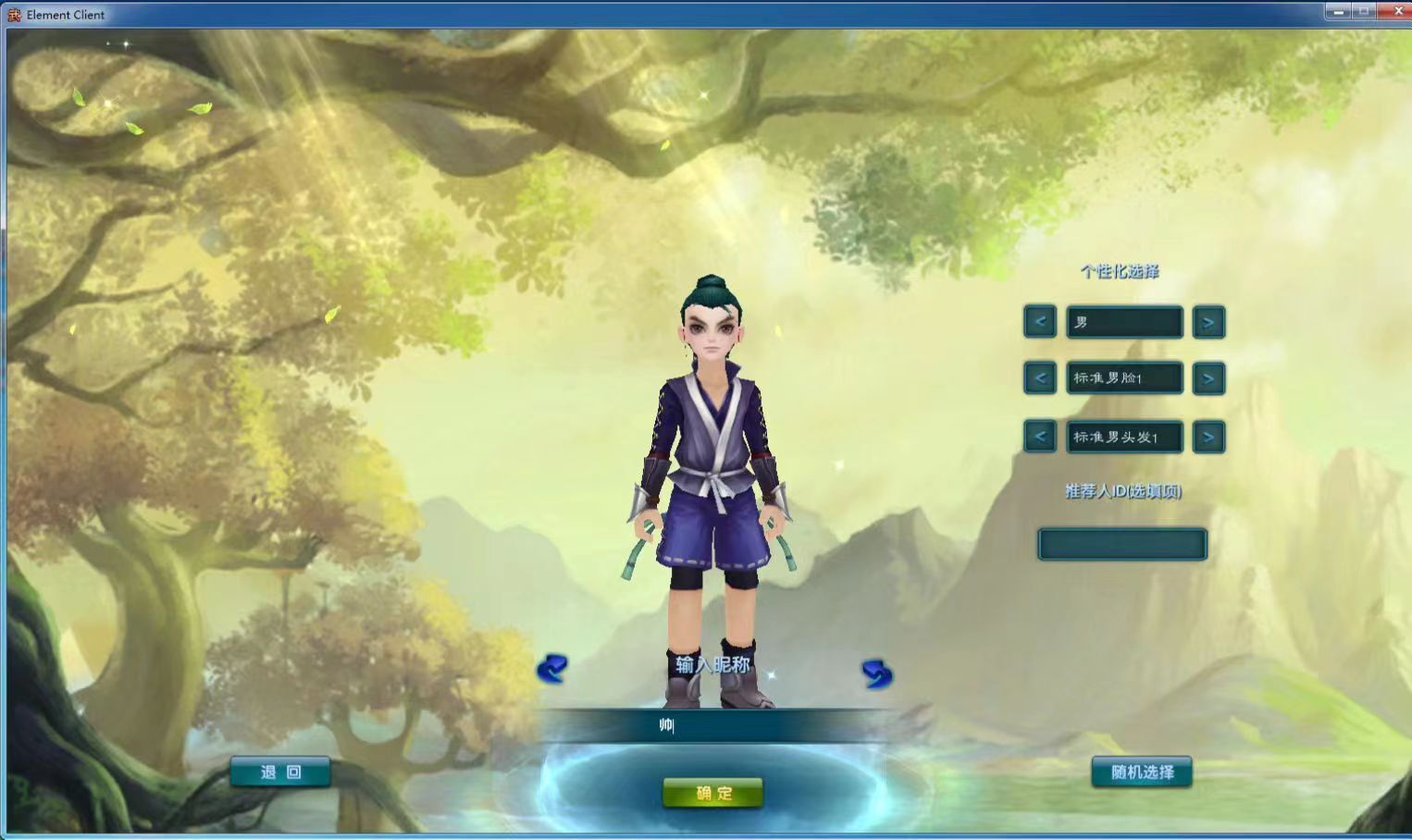Choose previous face before 标准男脸1

pyautogui.click(x=1040, y=378)
